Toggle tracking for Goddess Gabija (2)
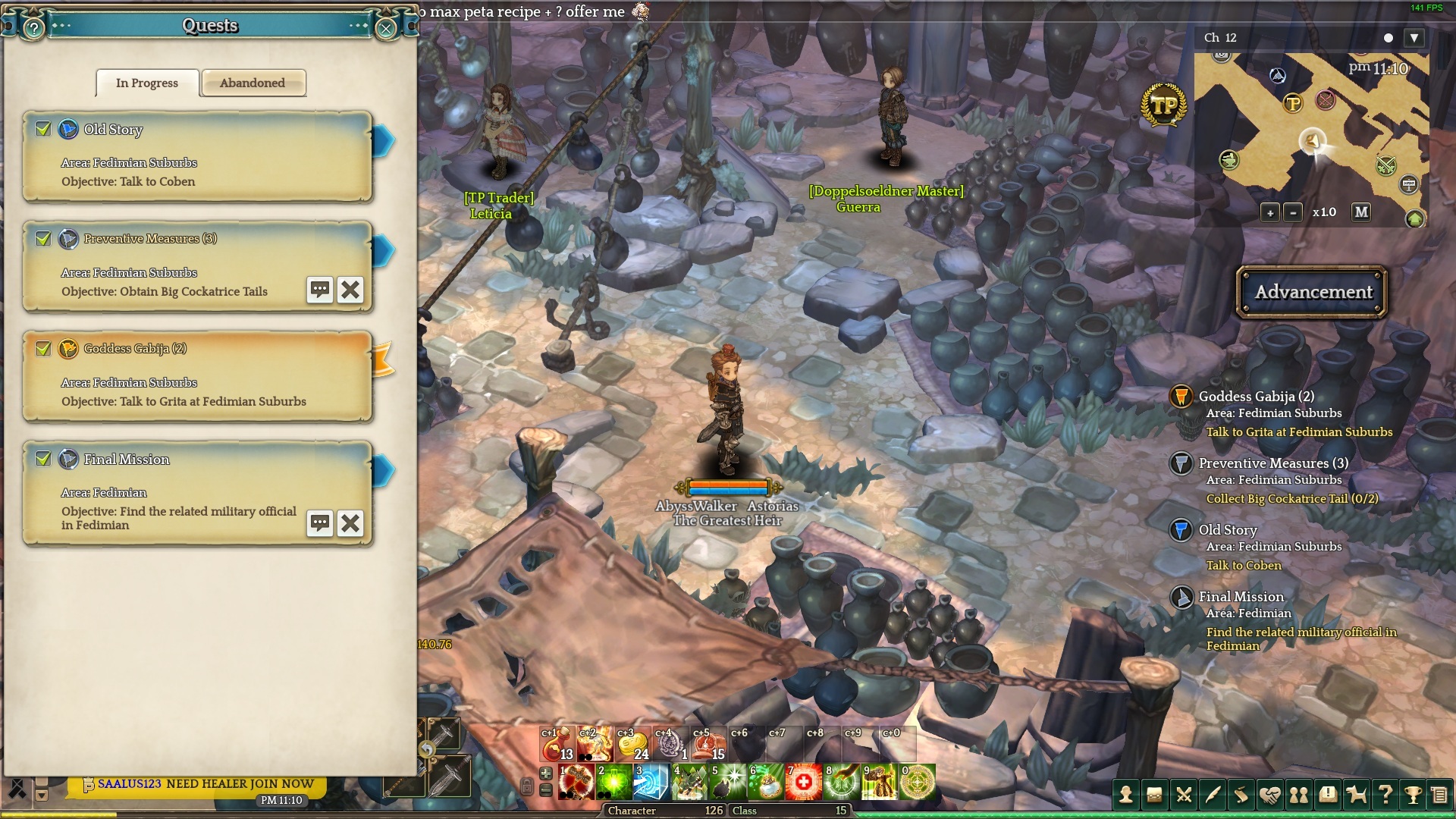The width and height of the screenshot is (1456, 819). point(43,348)
